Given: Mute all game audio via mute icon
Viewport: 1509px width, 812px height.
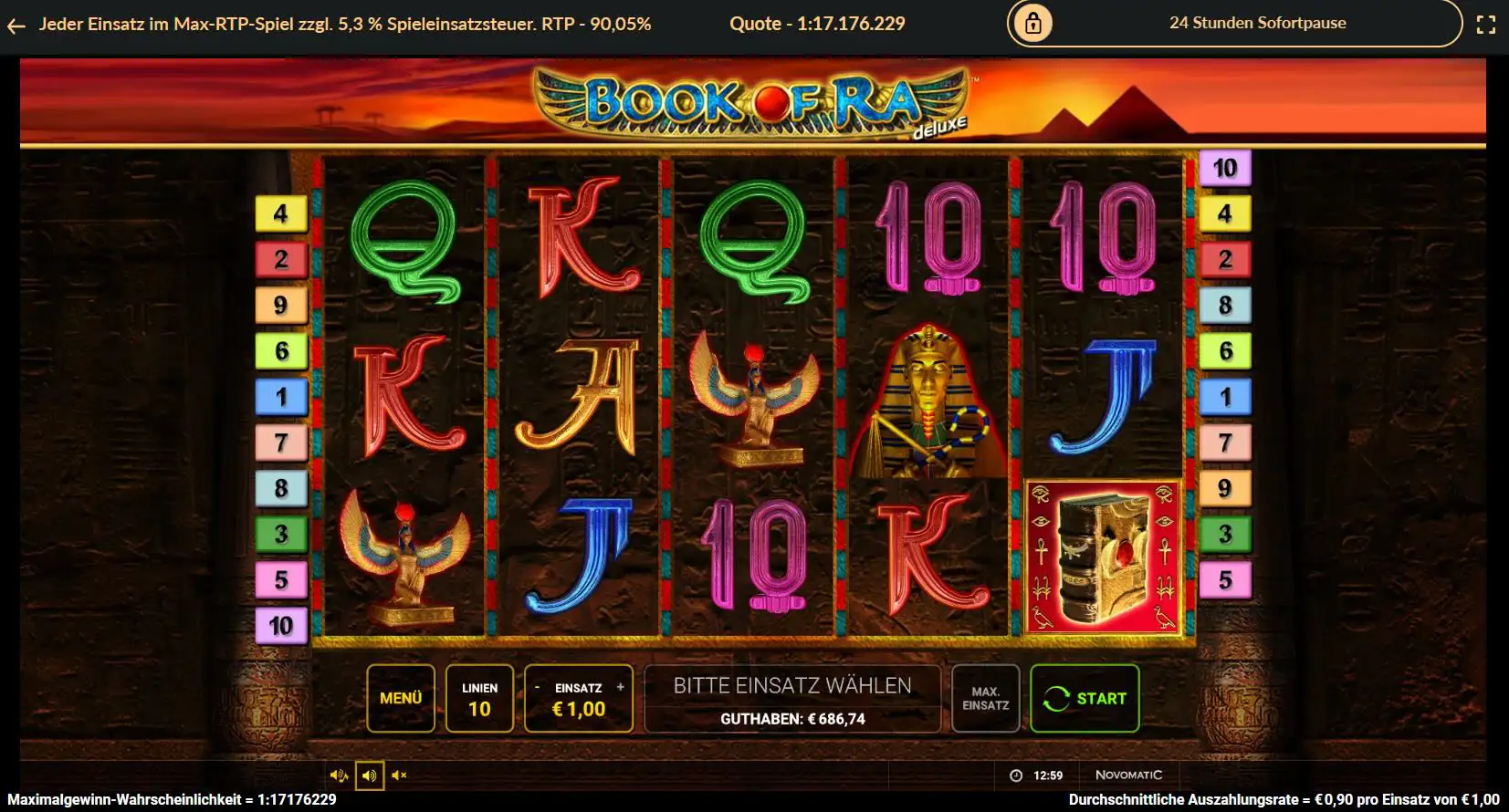Looking at the screenshot, I should click(399, 775).
